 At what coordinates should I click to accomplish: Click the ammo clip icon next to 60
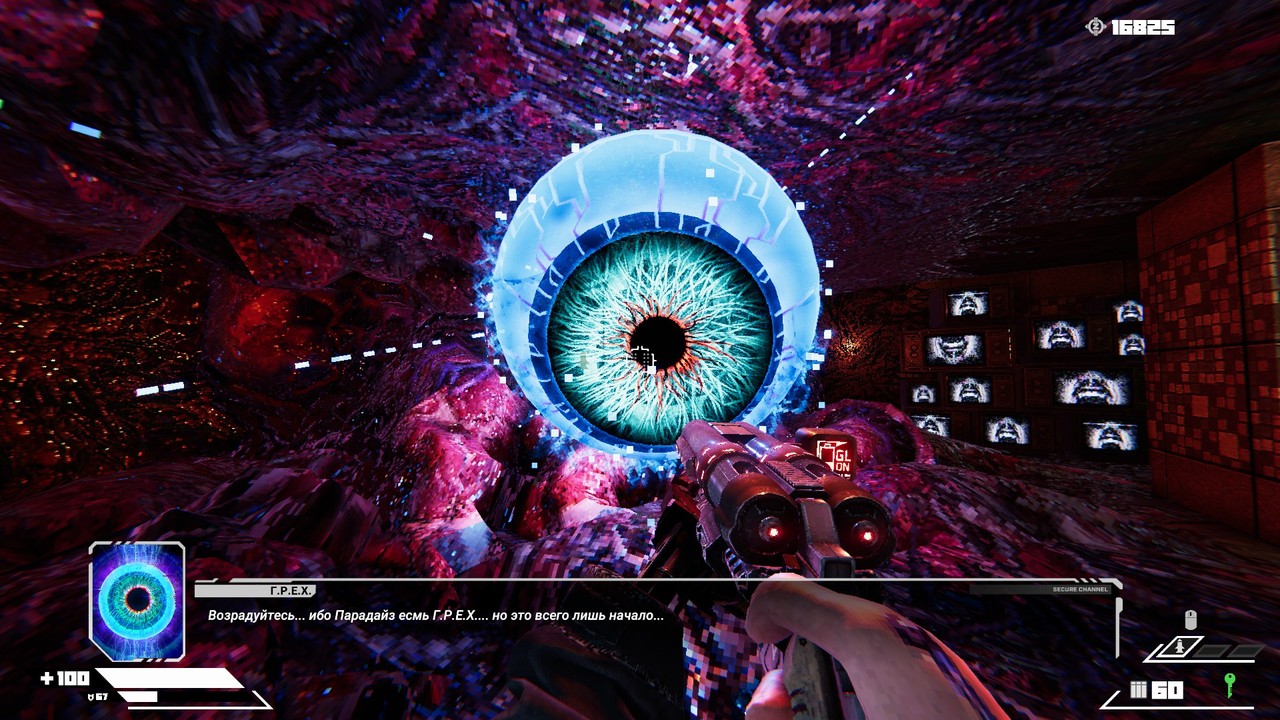point(1138,688)
